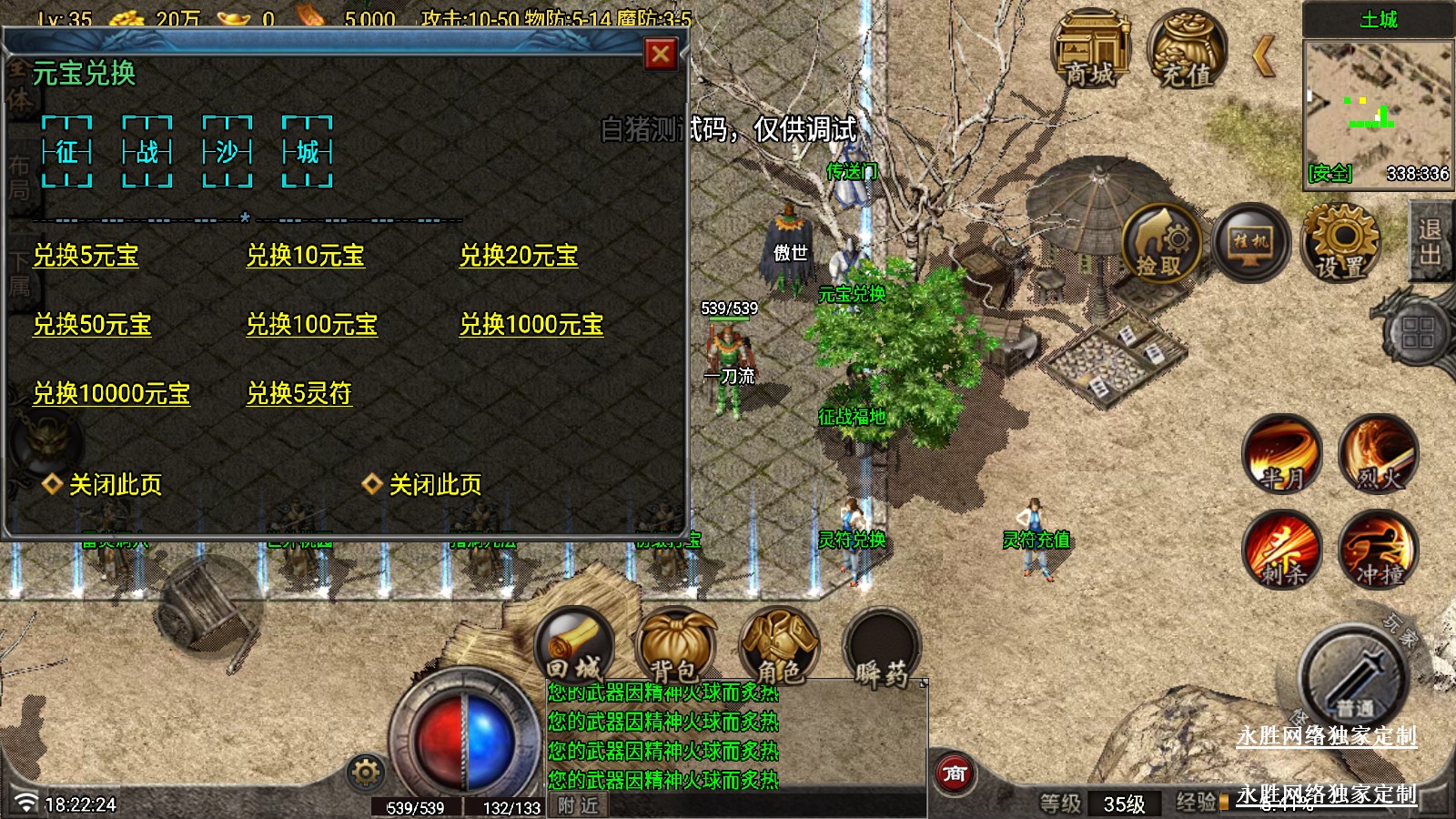Open the 设置 gear settings button
The height and width of the screenshot is (819, 1456).
click(x=1341, y=242)
